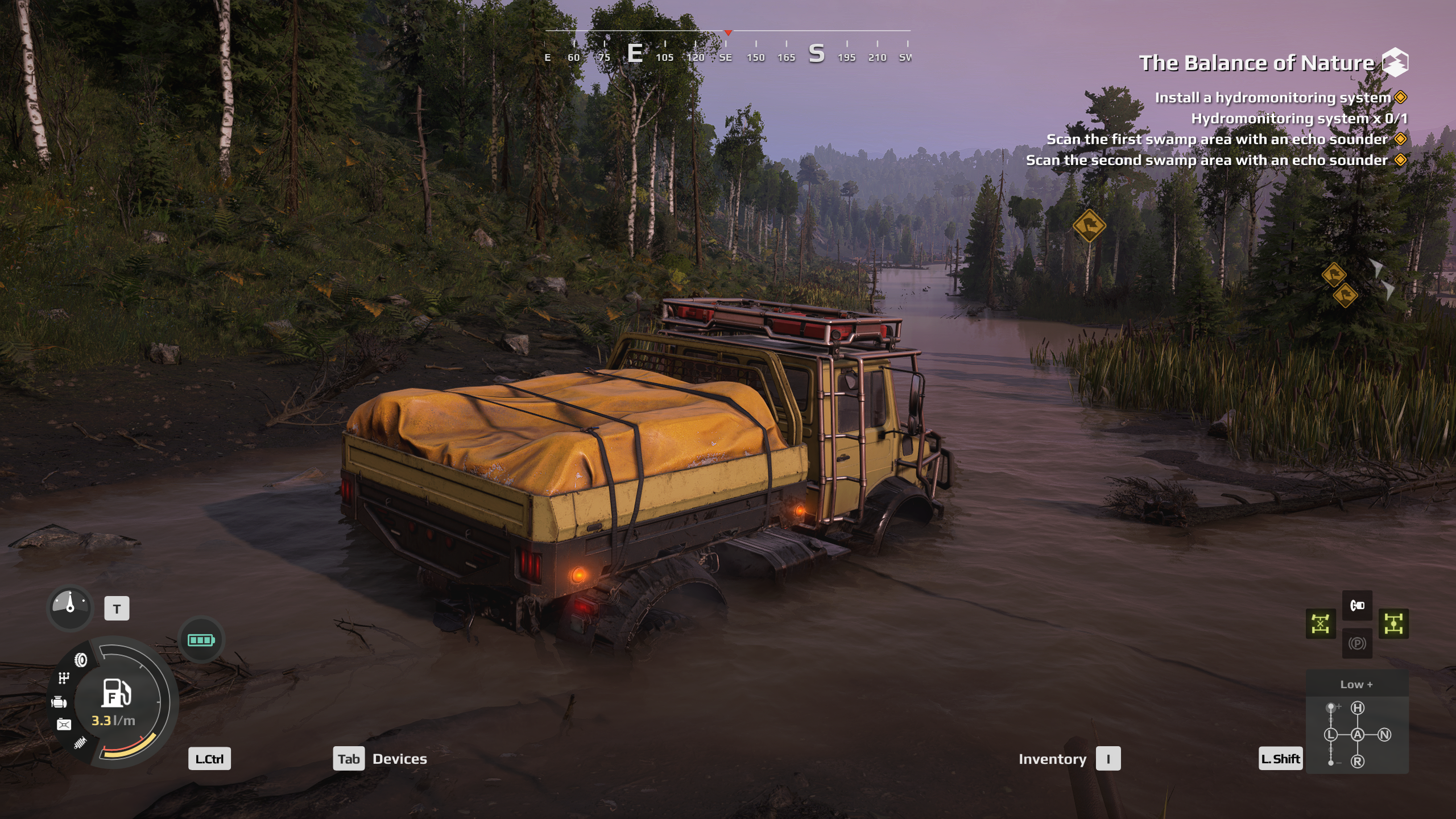1456x819 pixels.
Task: Click the fuel pump gauge
Action: tap(117, 693)
